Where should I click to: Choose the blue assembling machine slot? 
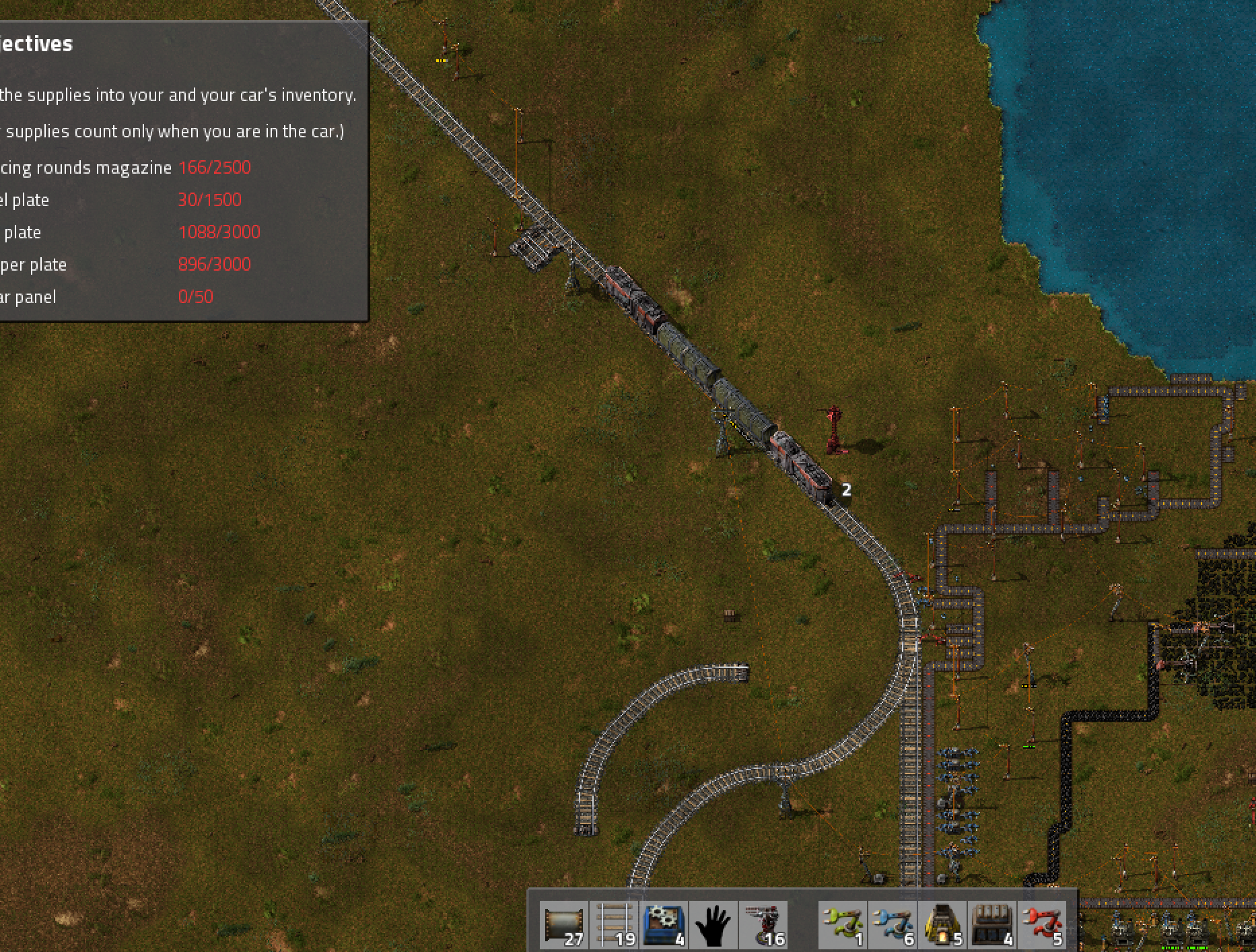(x=664, y=925)
